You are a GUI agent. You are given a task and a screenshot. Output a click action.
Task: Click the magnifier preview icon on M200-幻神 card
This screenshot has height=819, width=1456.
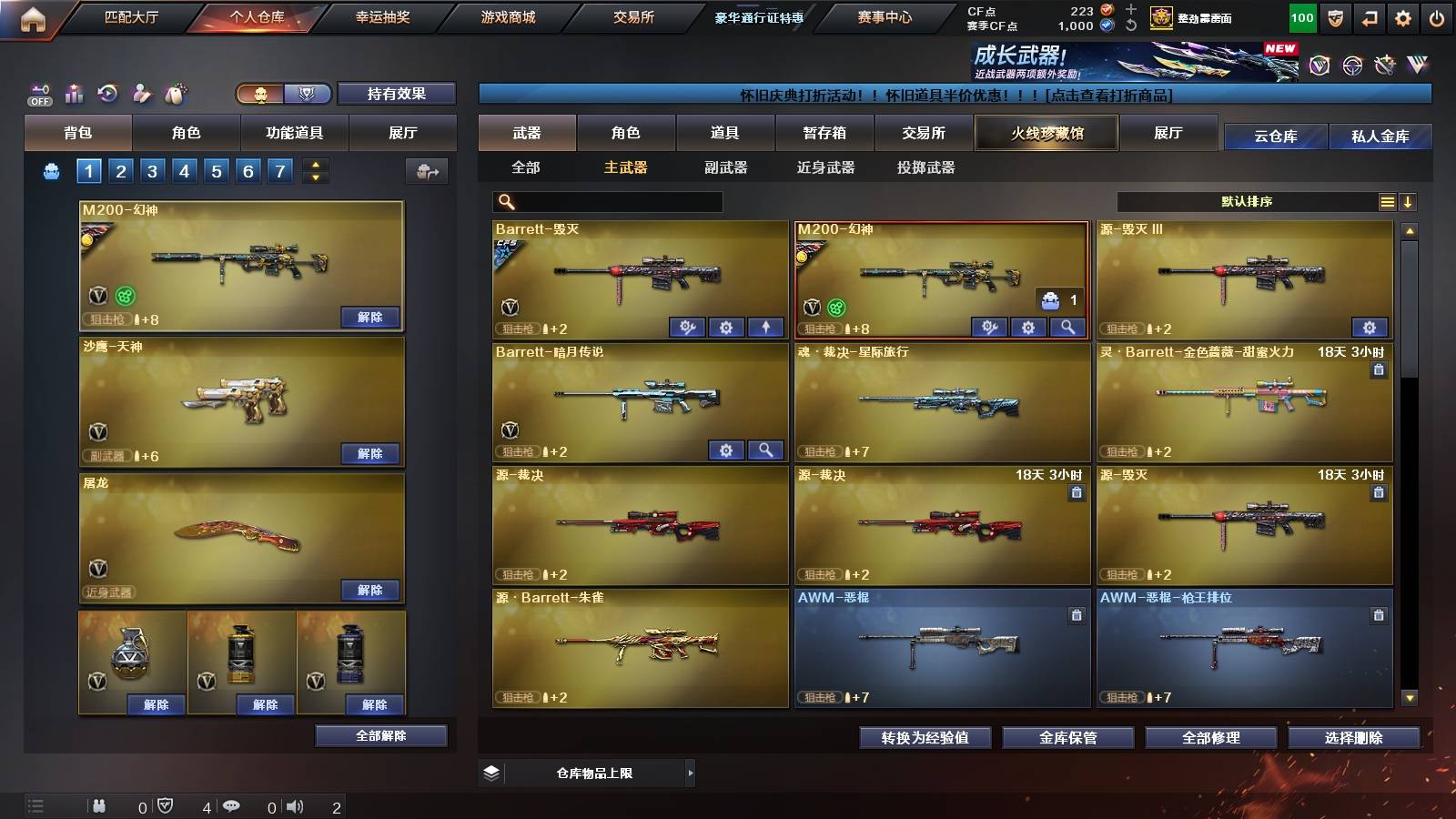point(1067,327)
